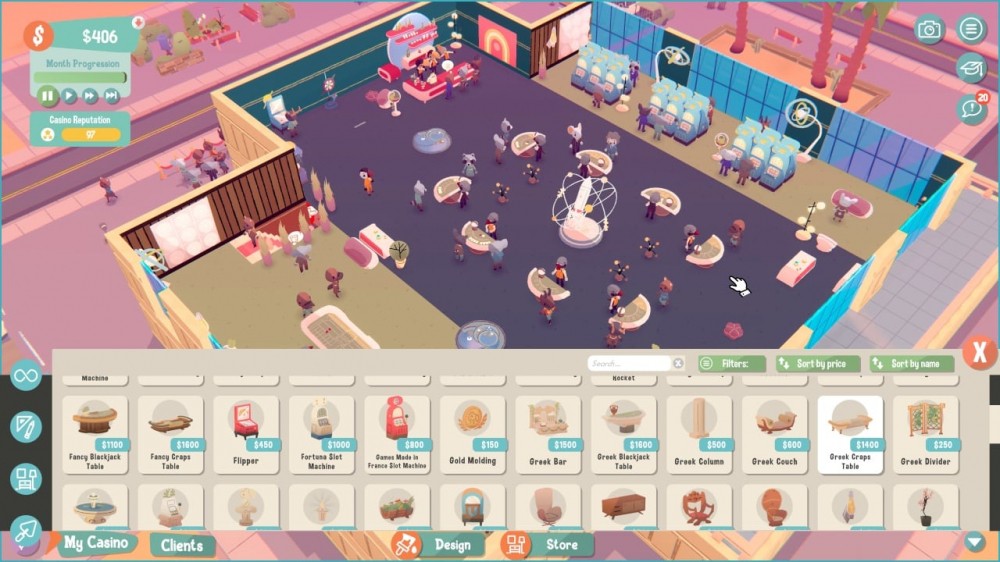Screen dimensions: 1000x562
Task: Activate the fastest speed skip button
Action: [x=112, y=96]
